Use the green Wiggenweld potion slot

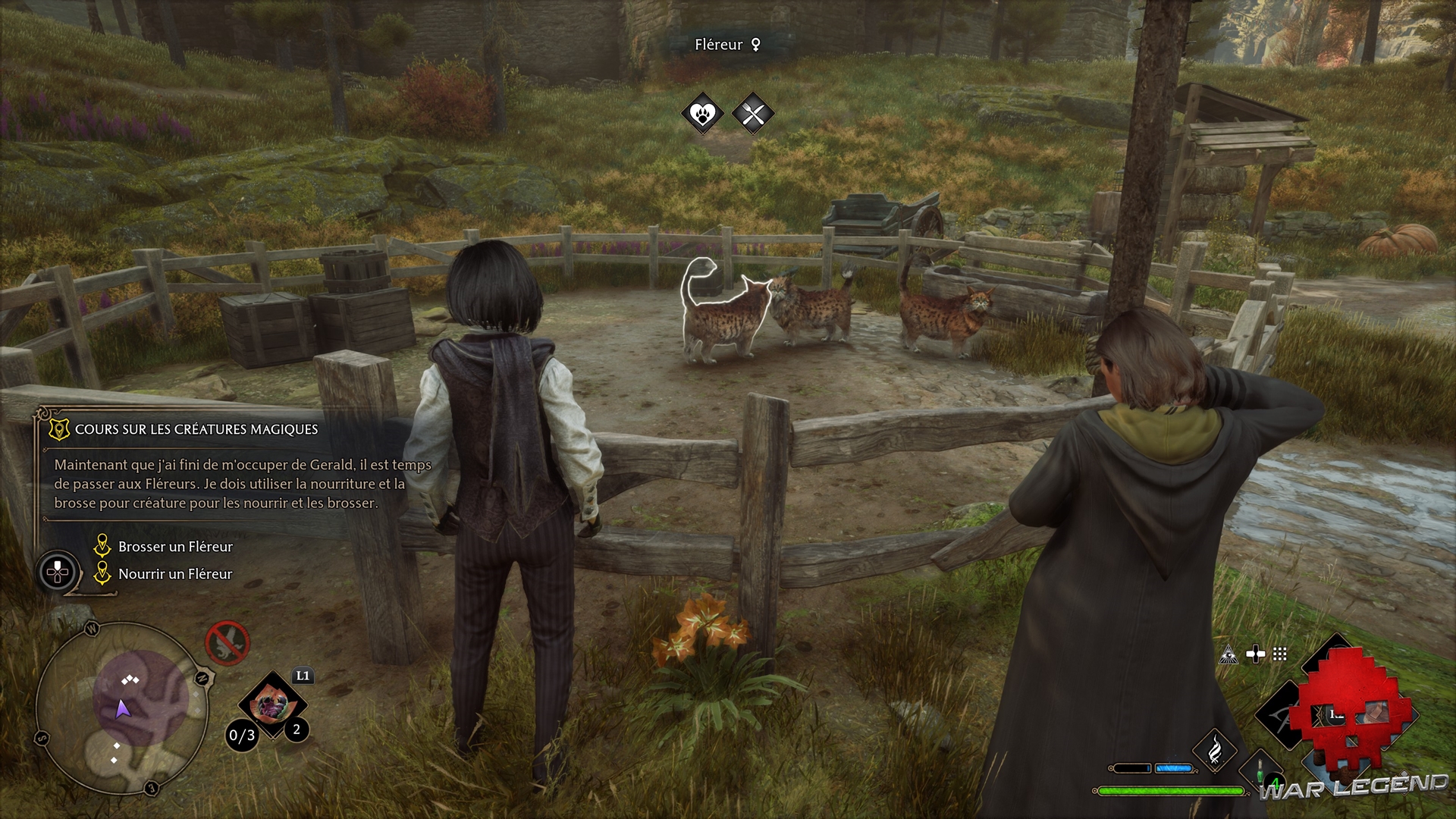(x=1261, y=773)
